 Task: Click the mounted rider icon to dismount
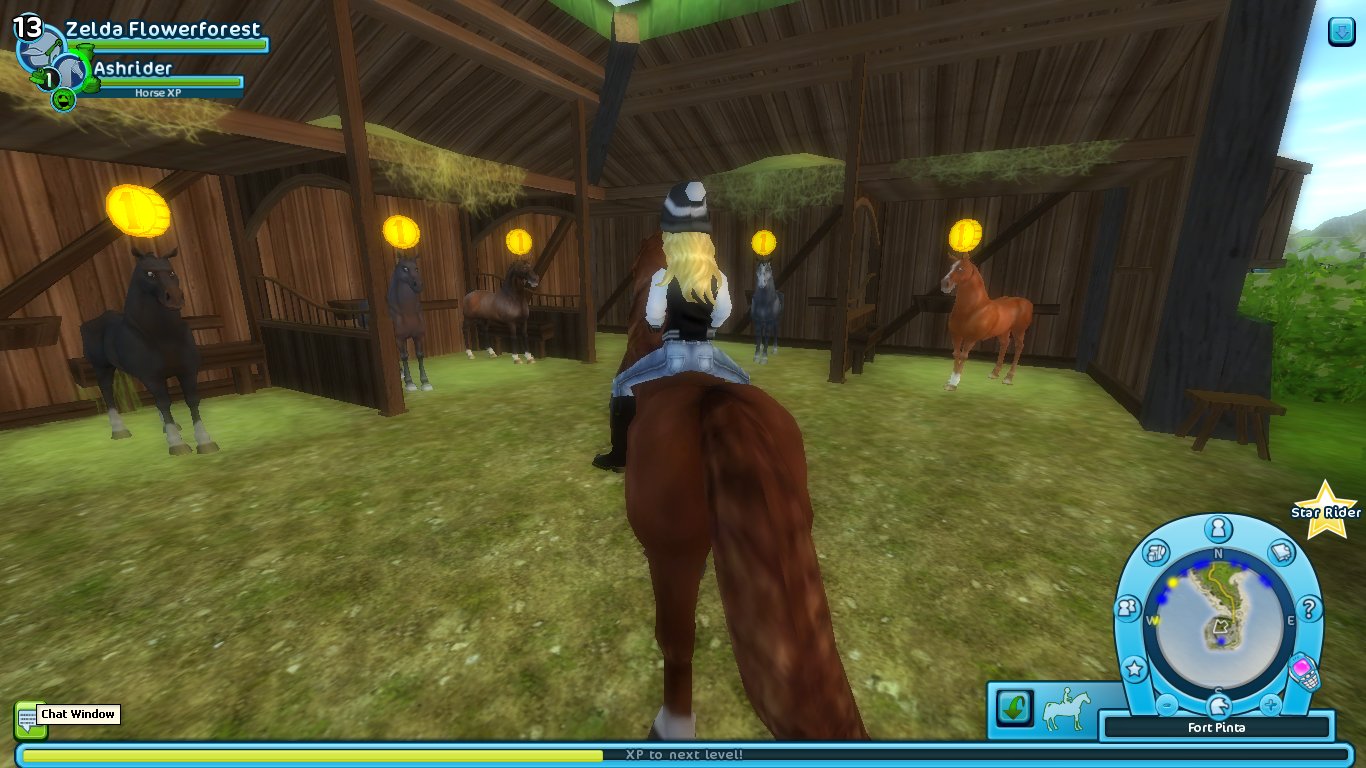1065,708
